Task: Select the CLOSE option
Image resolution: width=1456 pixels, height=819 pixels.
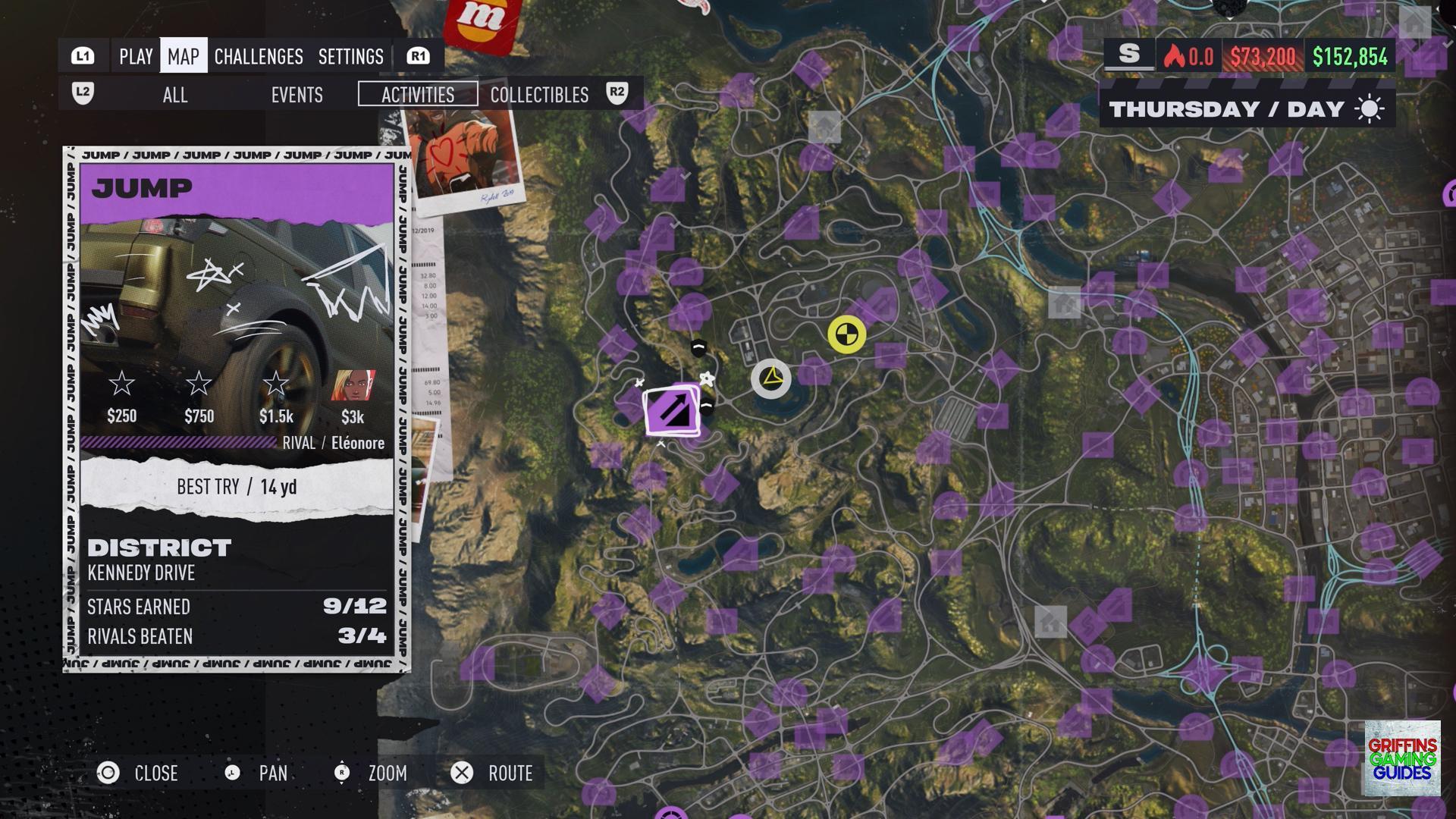Action: pyautogui.click(x=139, y=773)
